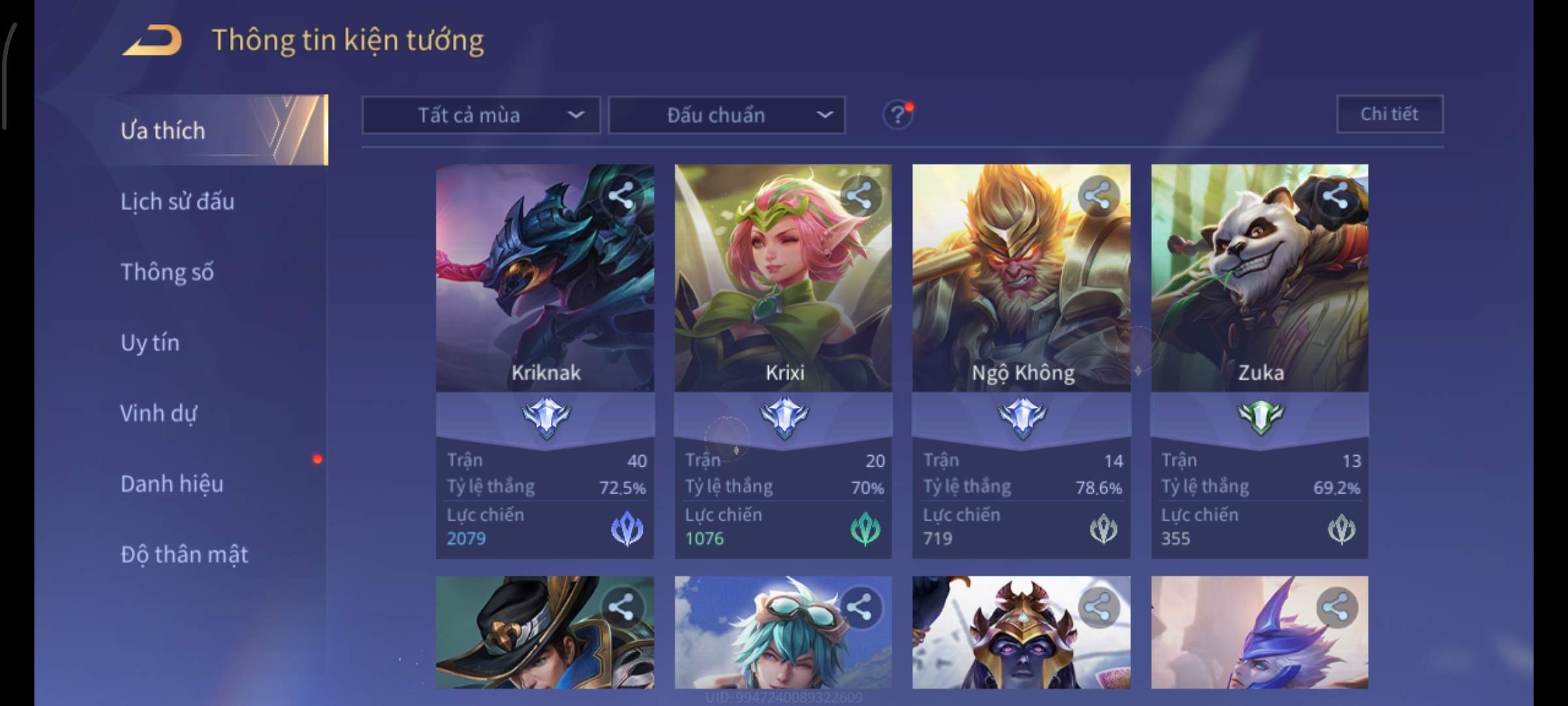Image resolution: width=1568 pixels, height=706 pixels.
Task: Tap Krixi's green Lực chiến emblem
Action: 865,529
